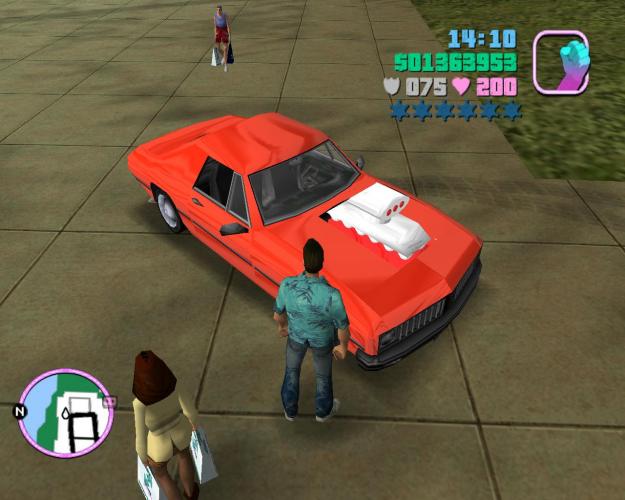Select the fist weapon icon
Screen dimensions: 625x500
560,61
